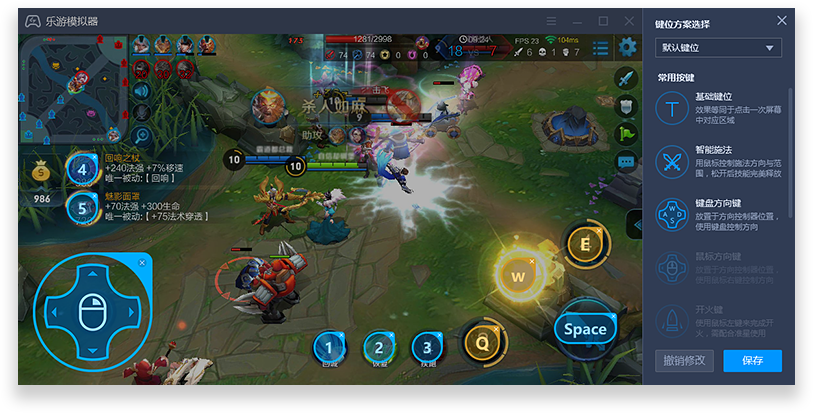Save the key mapping with 保存
813x413 pixels.
(x=752, y=360)
